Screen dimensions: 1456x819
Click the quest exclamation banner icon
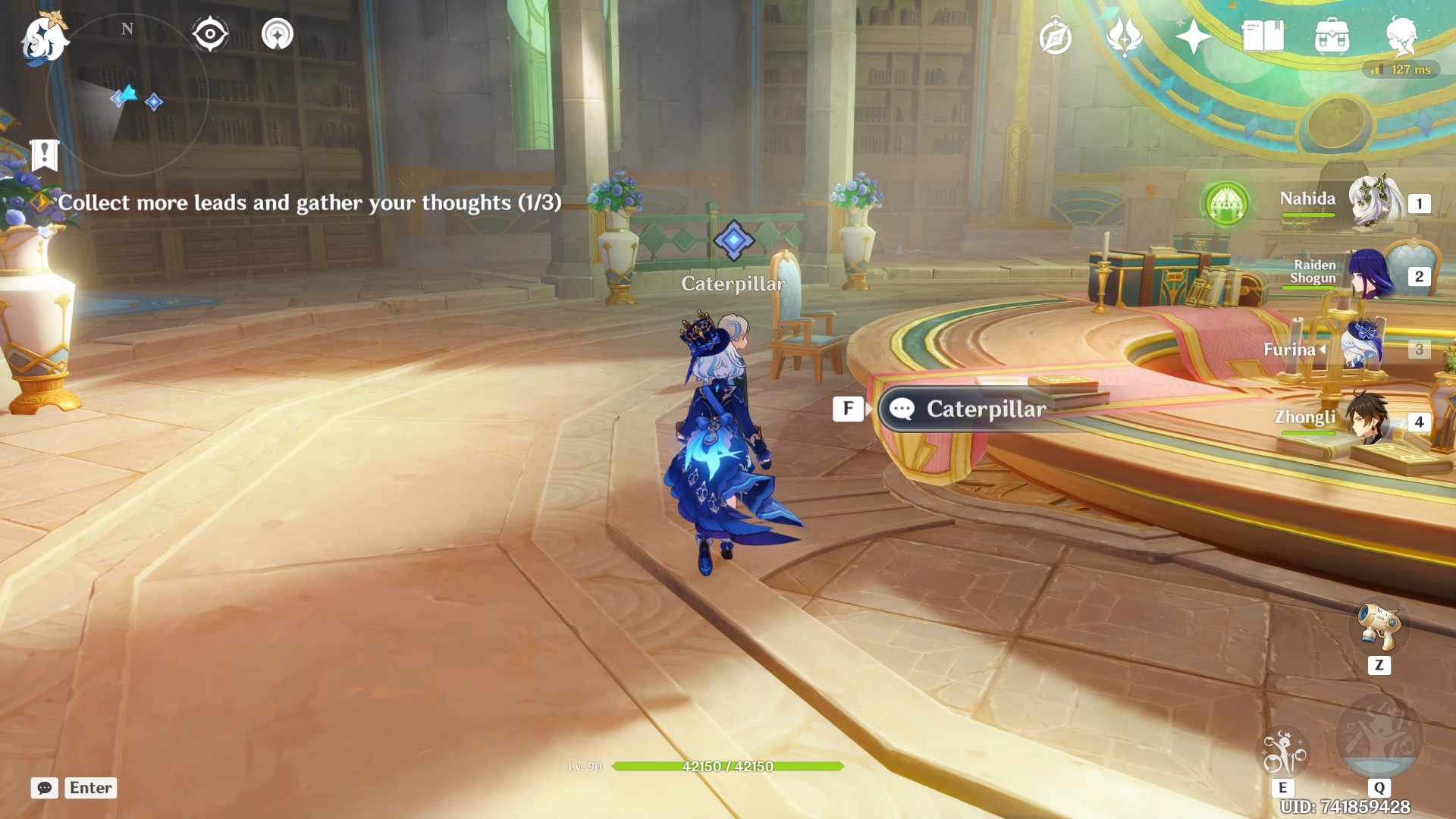pos(45,155)
